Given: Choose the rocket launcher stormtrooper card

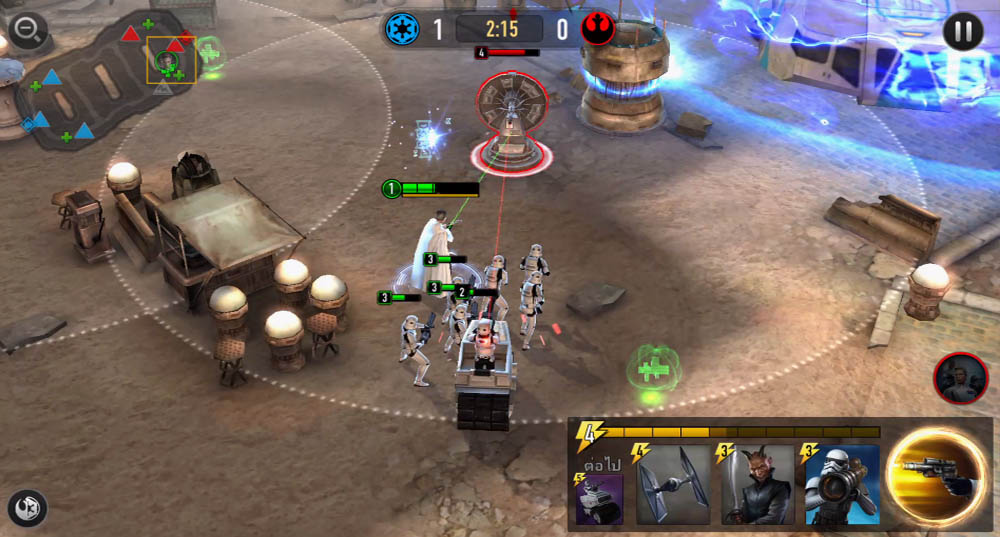Looking at the screenshot, I should 842,485.
